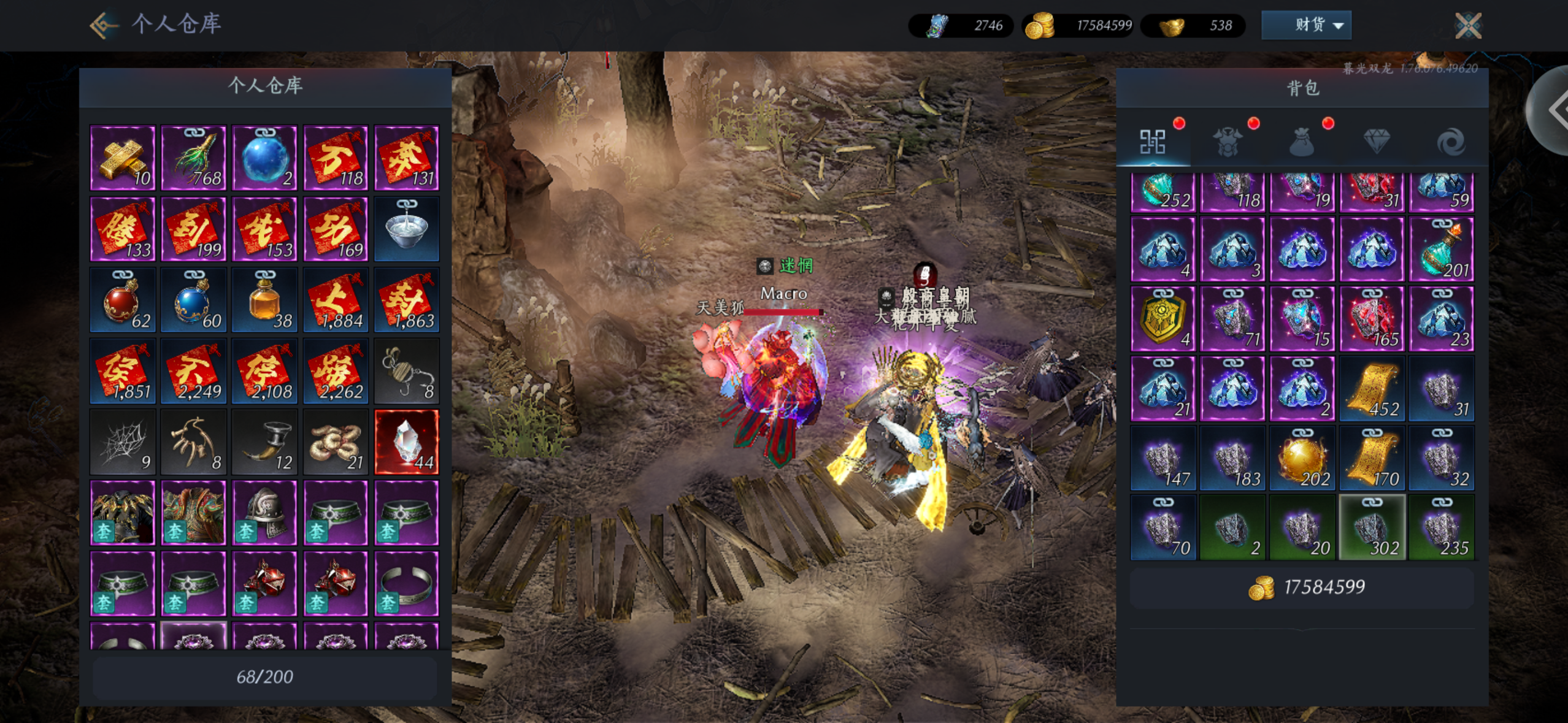This screenshot has width=1568, height=723.
Task: Select the spider web stack of 9
Action: coord(123,442)
